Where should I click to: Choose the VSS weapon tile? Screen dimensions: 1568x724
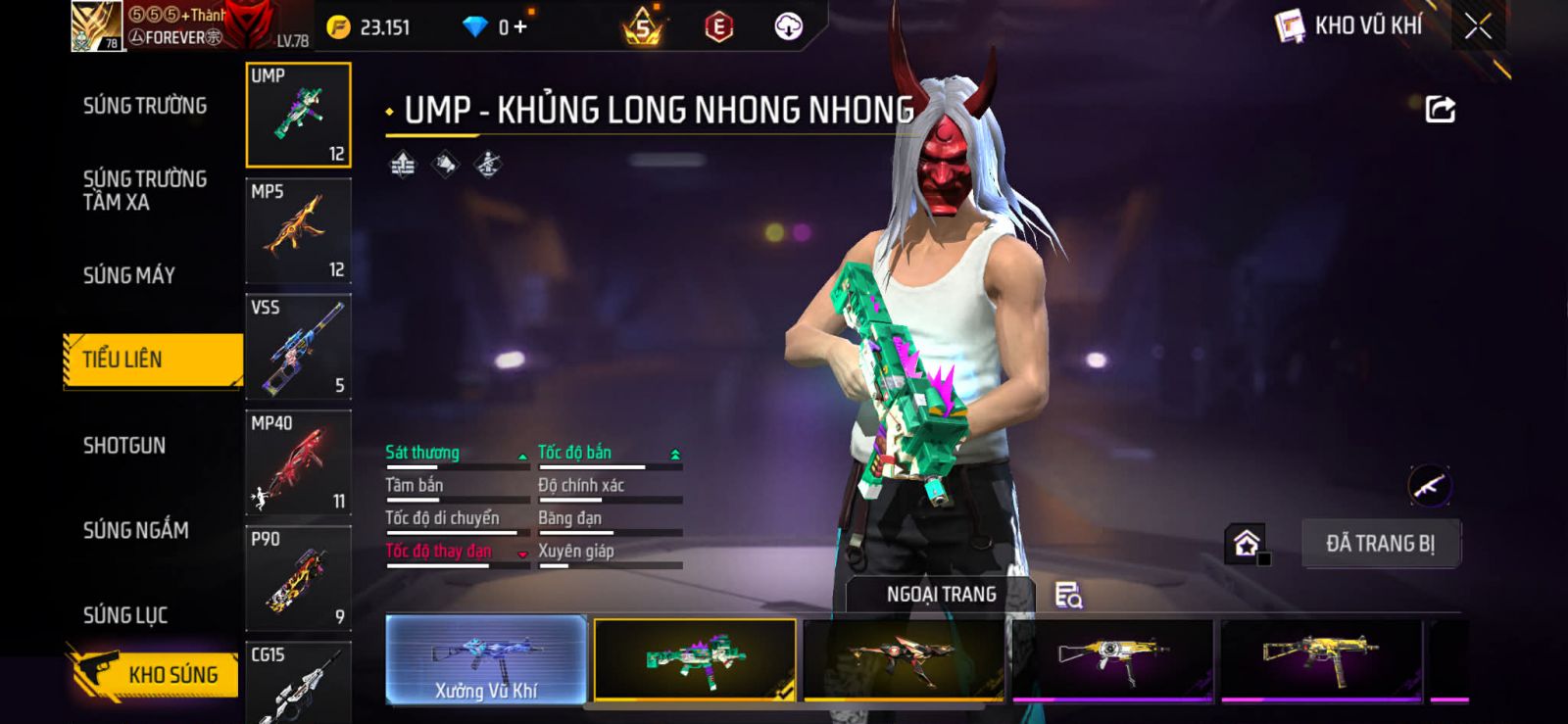point(298,347)
